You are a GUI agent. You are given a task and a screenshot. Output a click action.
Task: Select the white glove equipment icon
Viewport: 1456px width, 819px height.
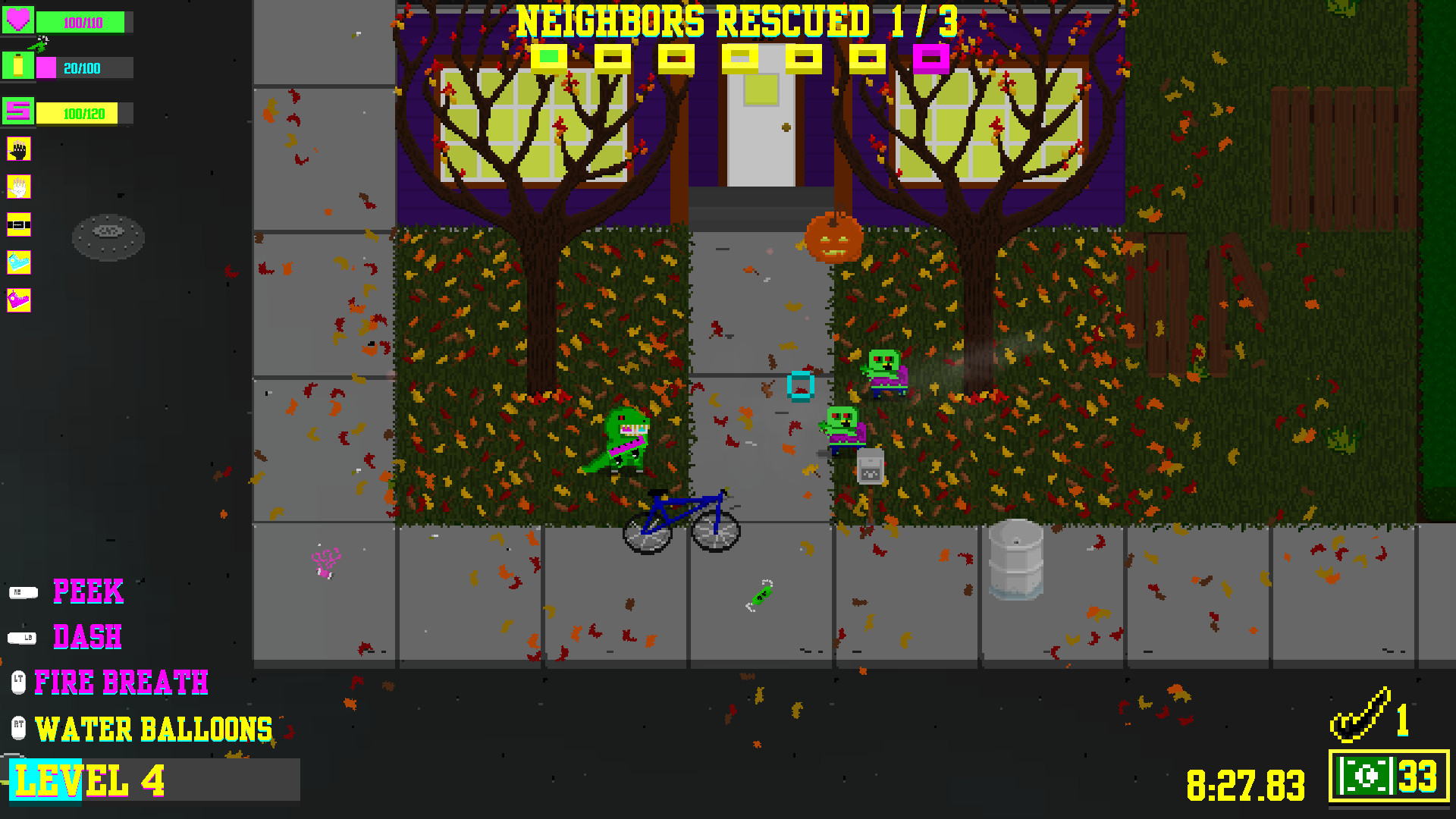coord(18,187)
